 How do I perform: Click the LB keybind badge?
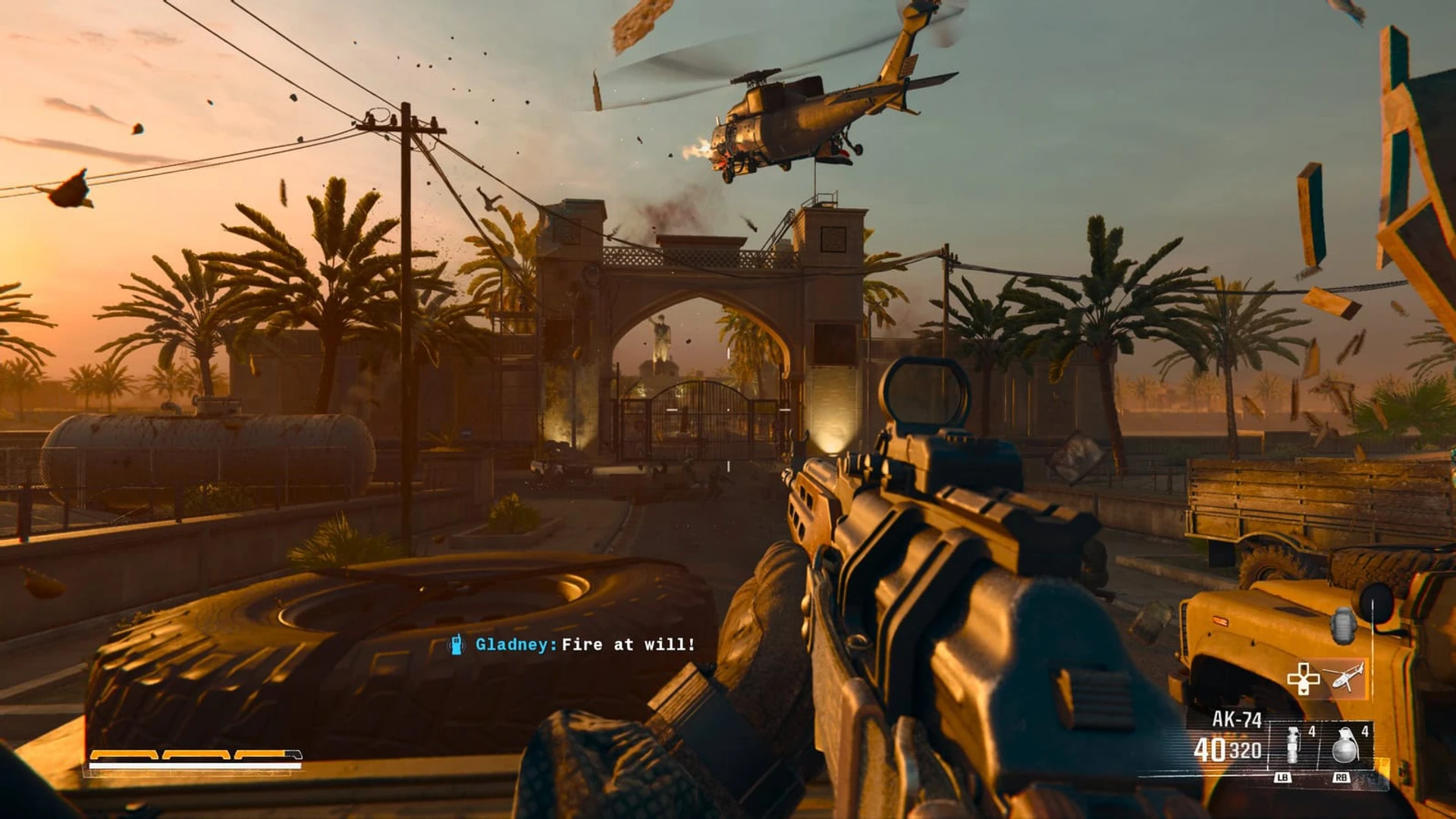(1282, 777)
